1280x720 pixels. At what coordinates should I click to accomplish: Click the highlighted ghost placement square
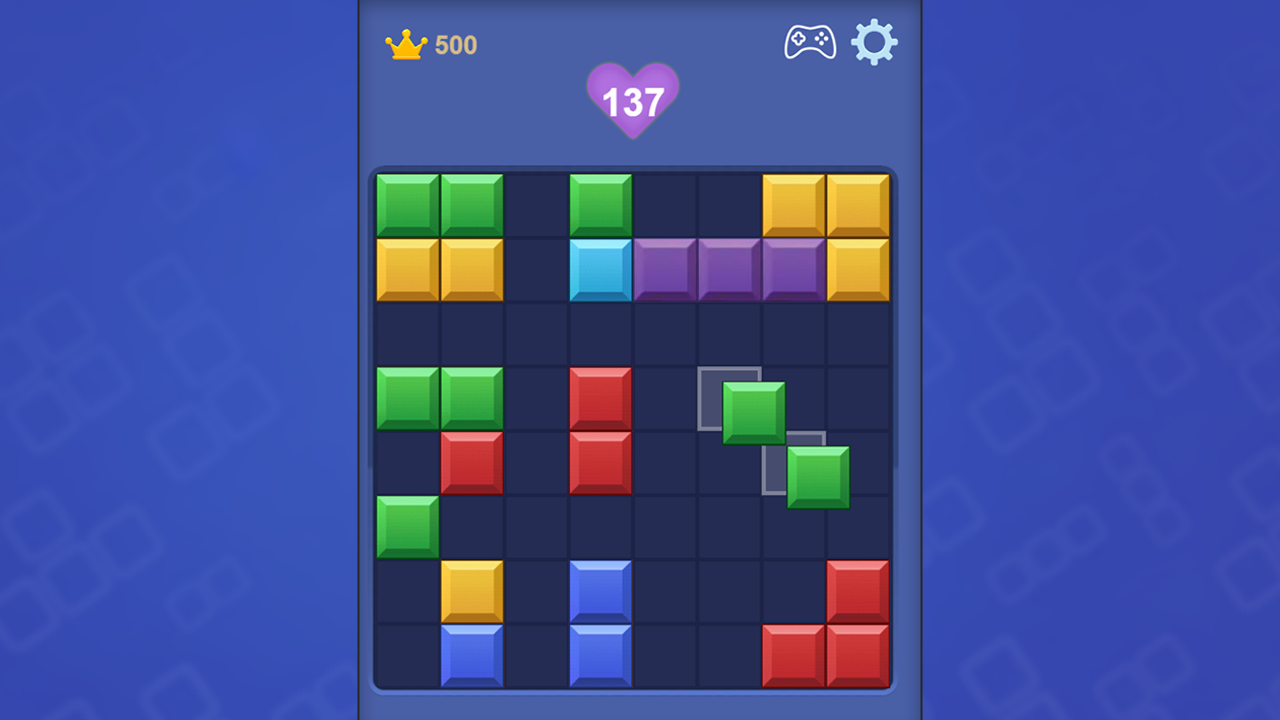(x=730, y=398)
